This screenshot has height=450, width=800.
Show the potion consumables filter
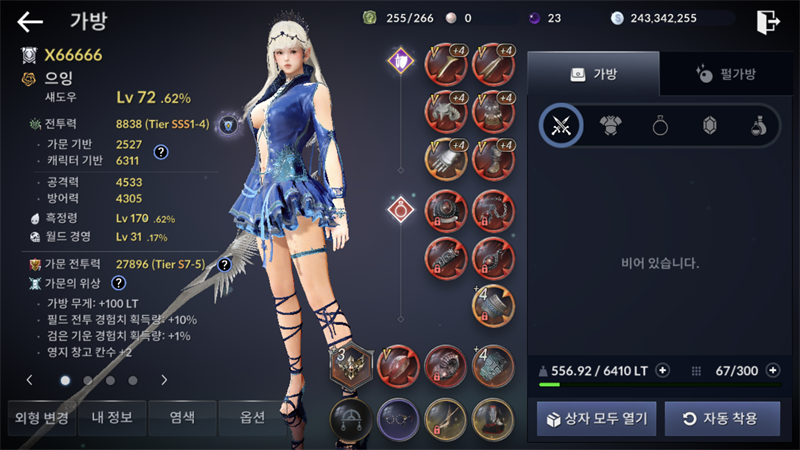758,126
